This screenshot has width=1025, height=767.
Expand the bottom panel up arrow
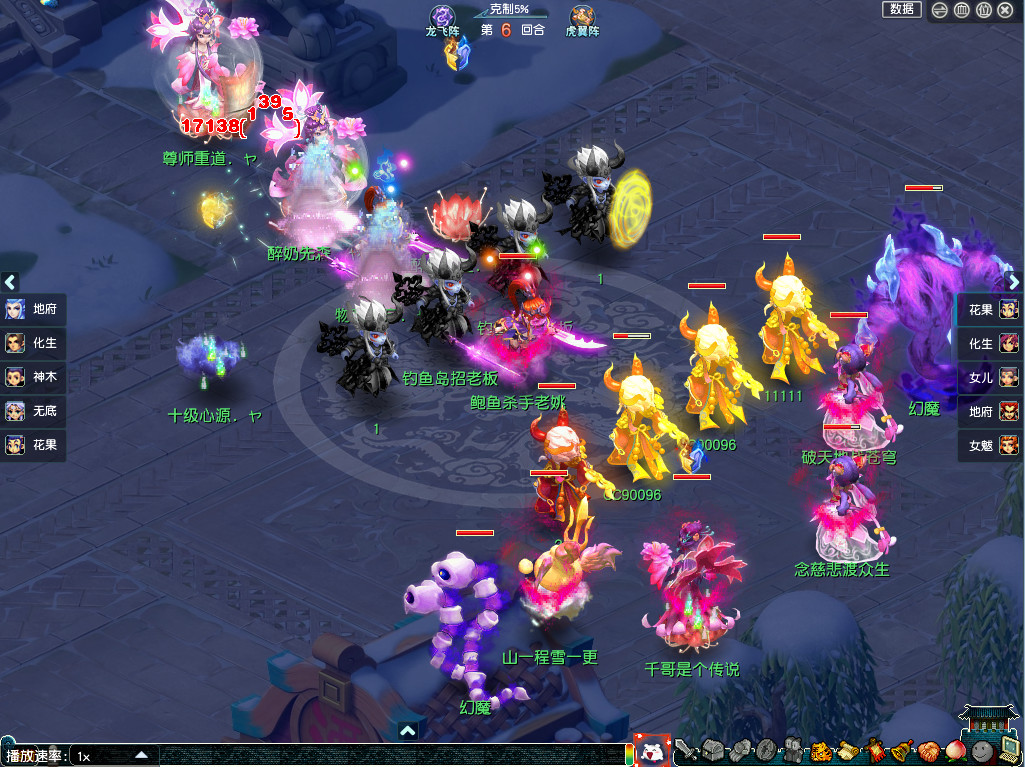[x=407, y=731]
